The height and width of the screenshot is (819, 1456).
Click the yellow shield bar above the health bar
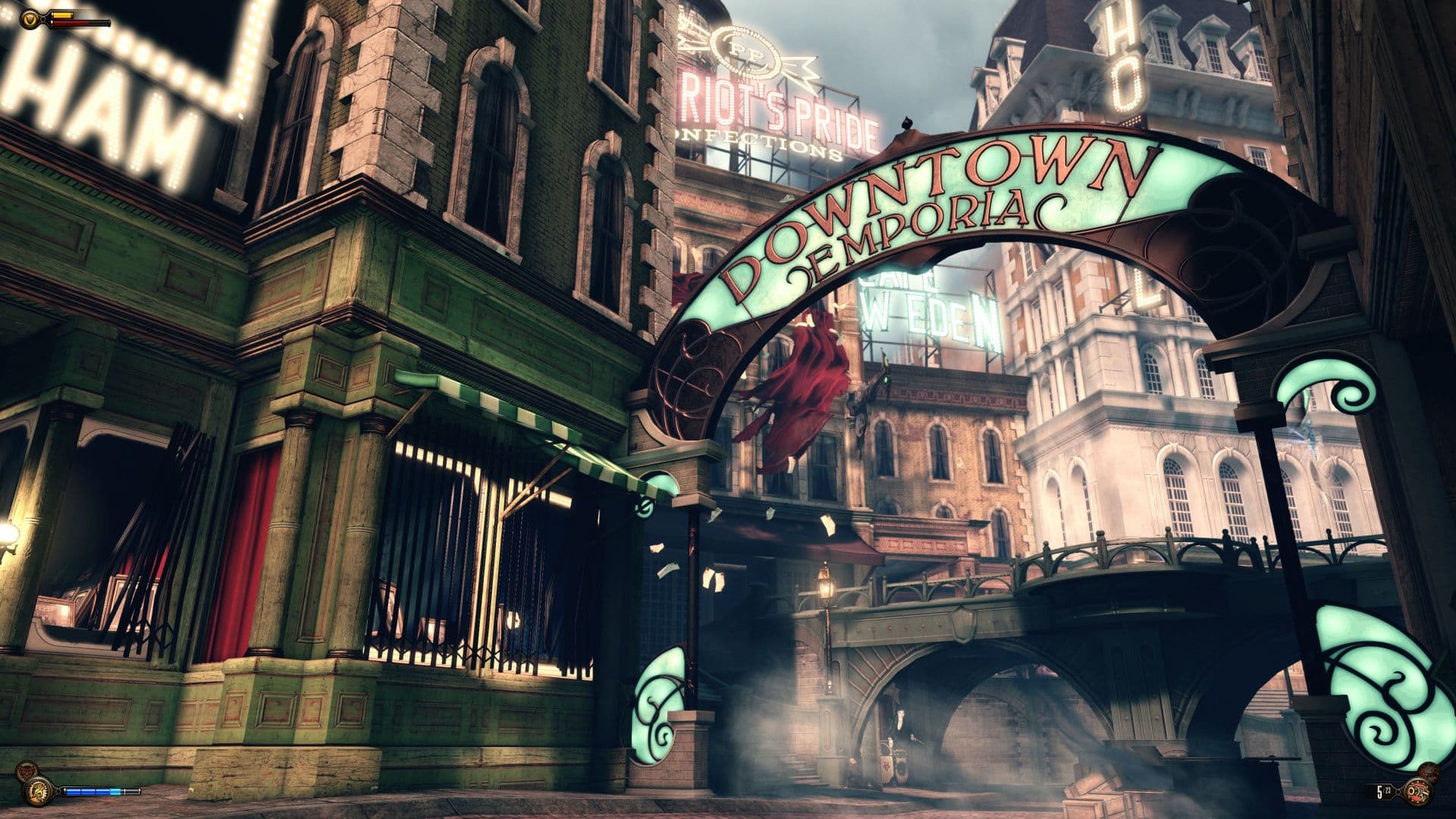62,14
